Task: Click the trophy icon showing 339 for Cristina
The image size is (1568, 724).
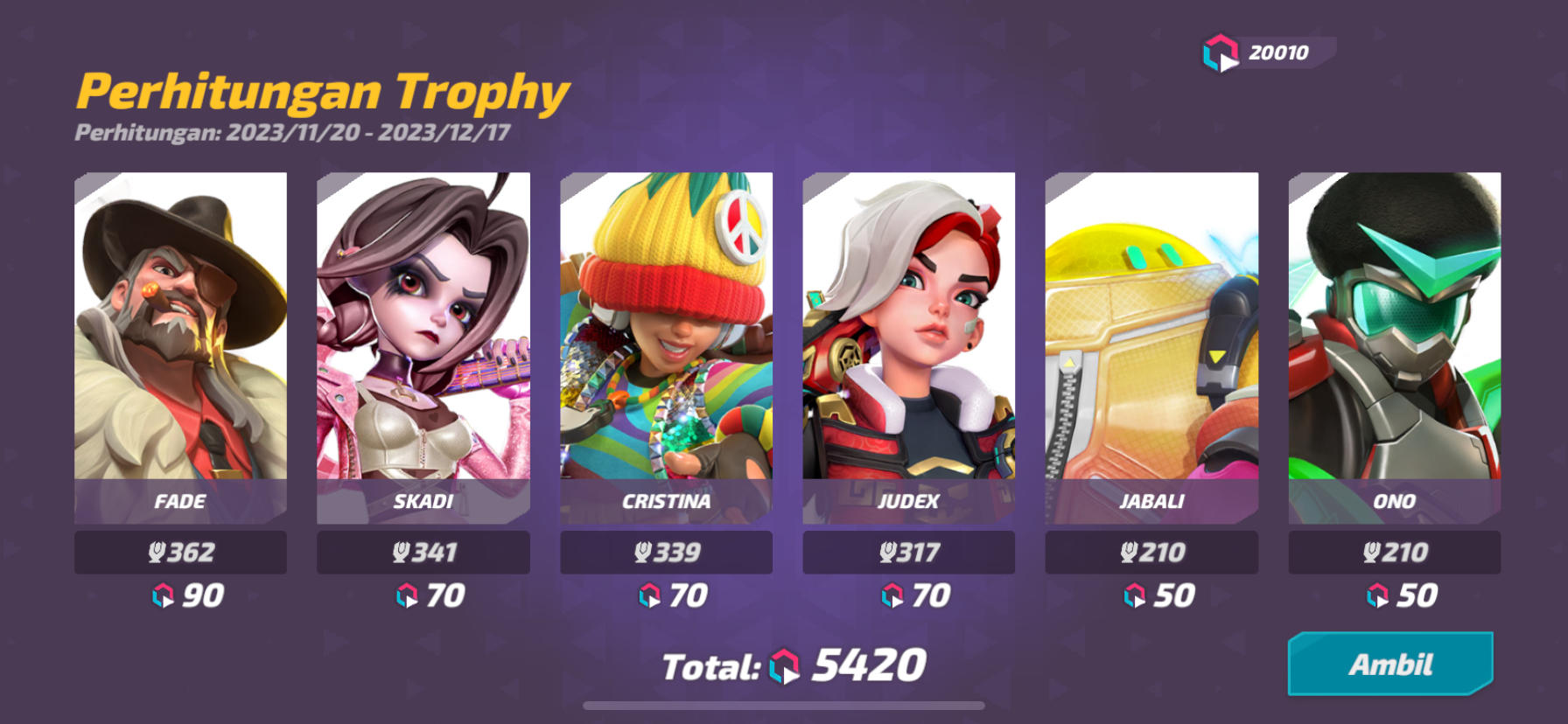Action: click(643, 552)
